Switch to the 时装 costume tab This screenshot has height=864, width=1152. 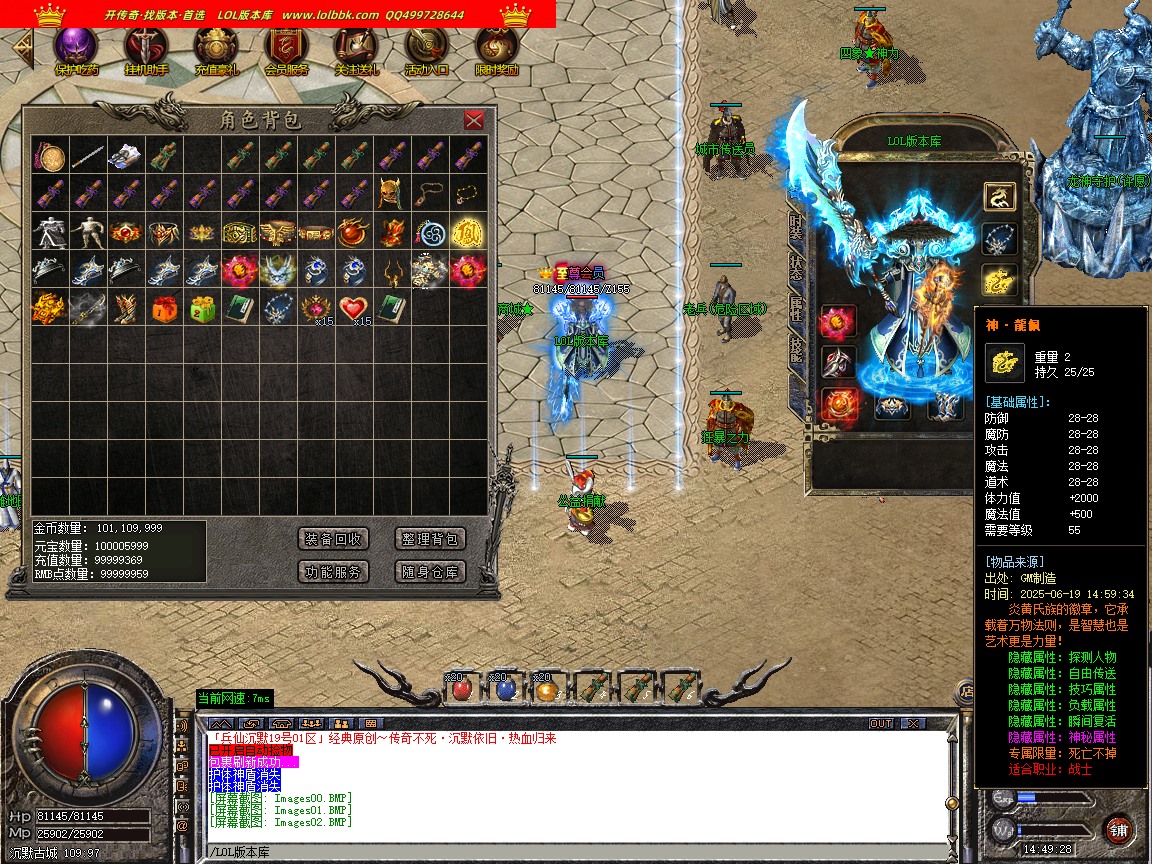coord(796,227)
